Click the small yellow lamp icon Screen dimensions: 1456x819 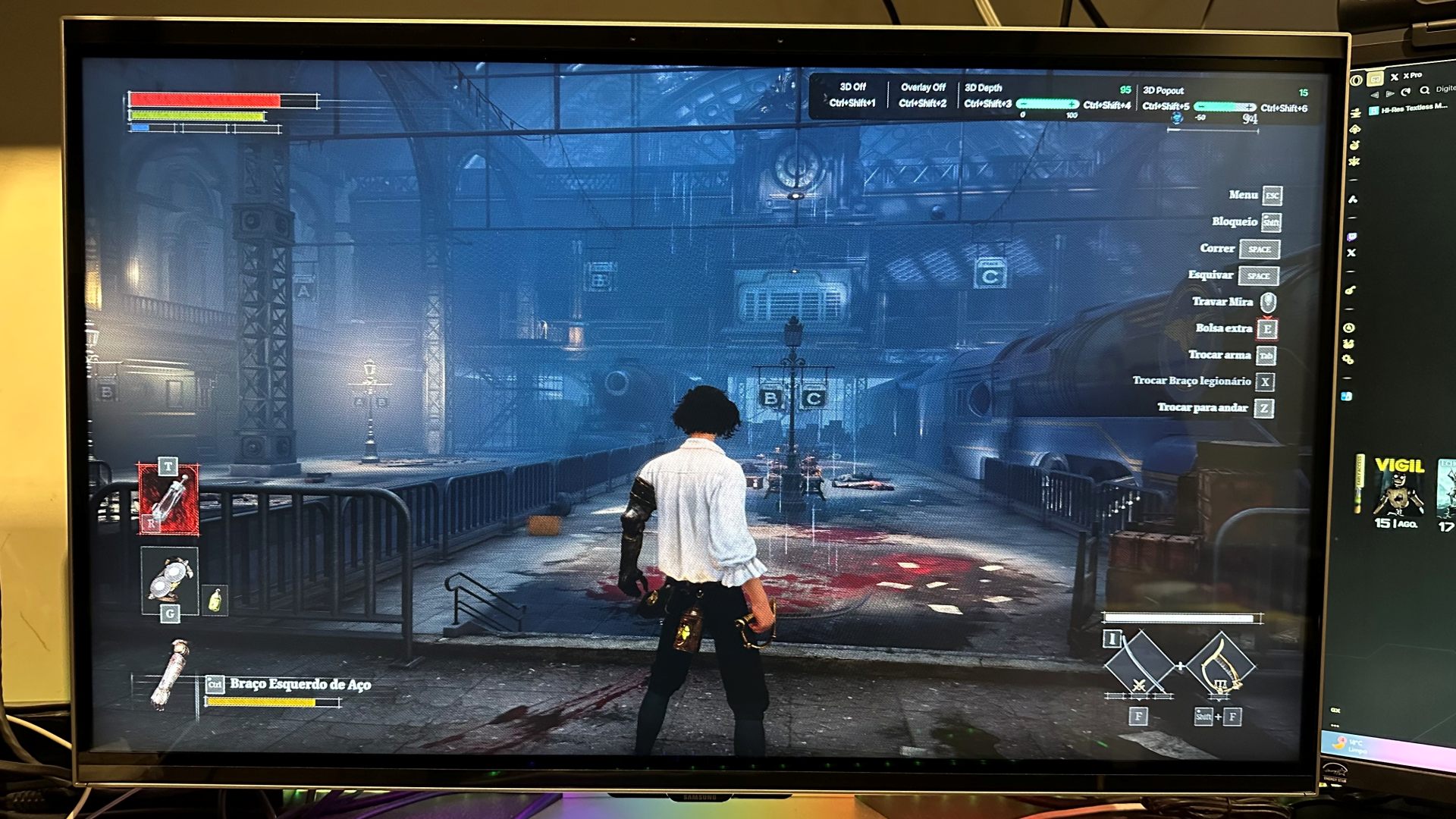coord(215,601)
